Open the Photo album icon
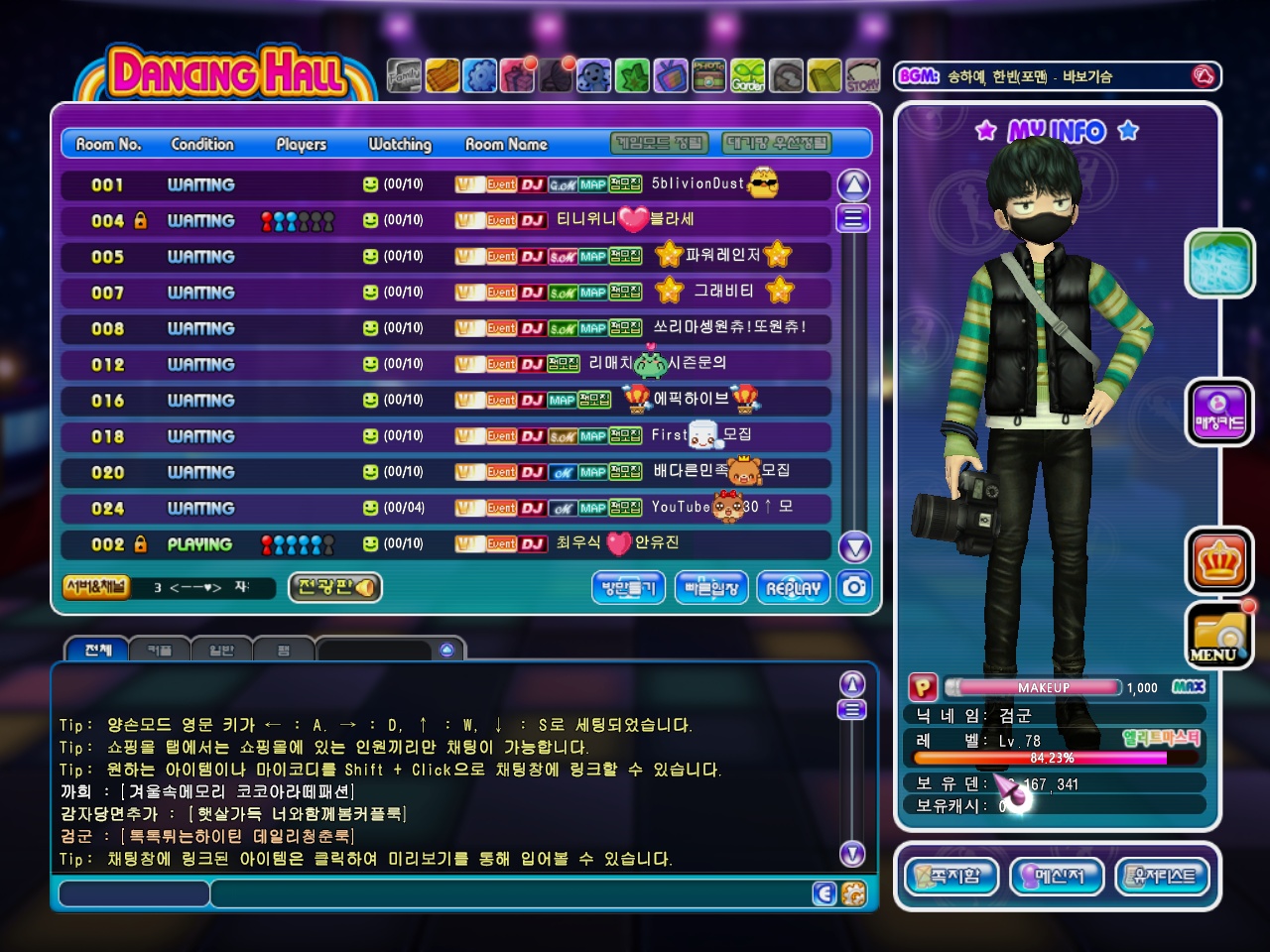This screenshot has width=1270, height=952. pos(708,76)
